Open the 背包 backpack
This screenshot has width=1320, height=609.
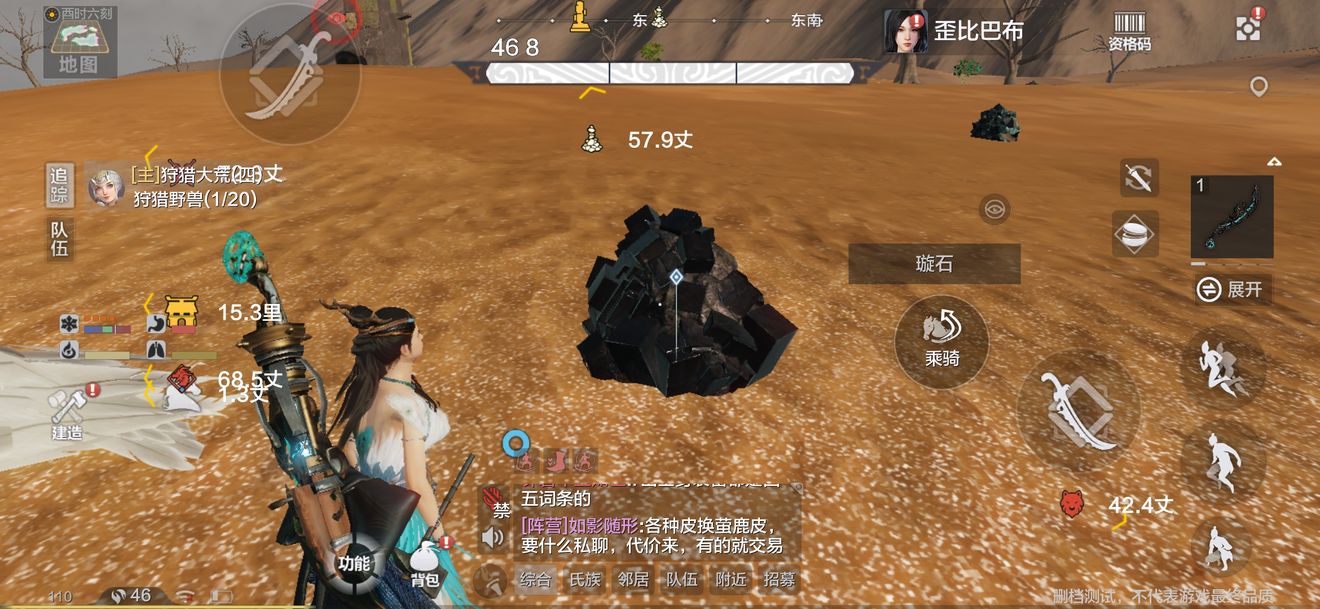click(x=427, y=566)
